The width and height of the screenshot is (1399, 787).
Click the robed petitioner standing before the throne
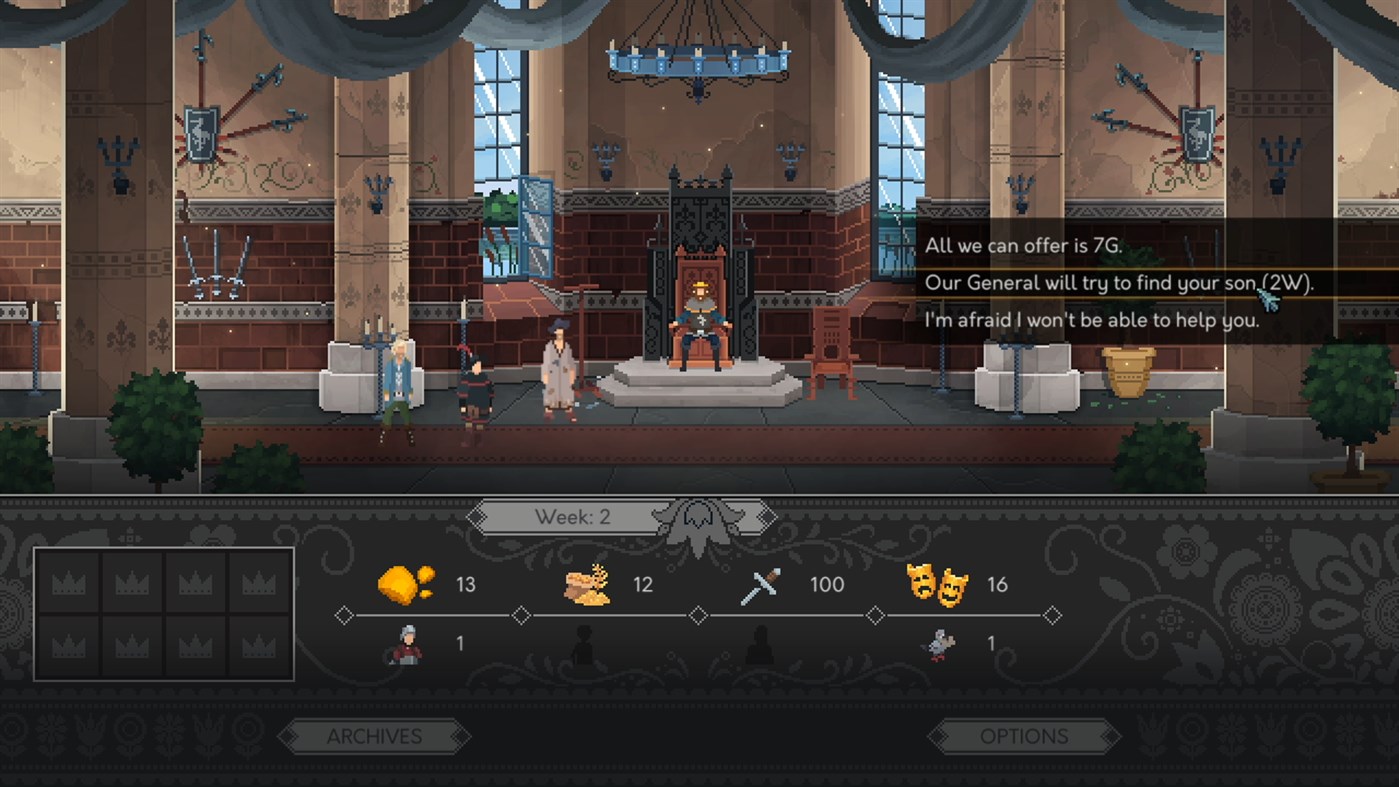point(558,365)
